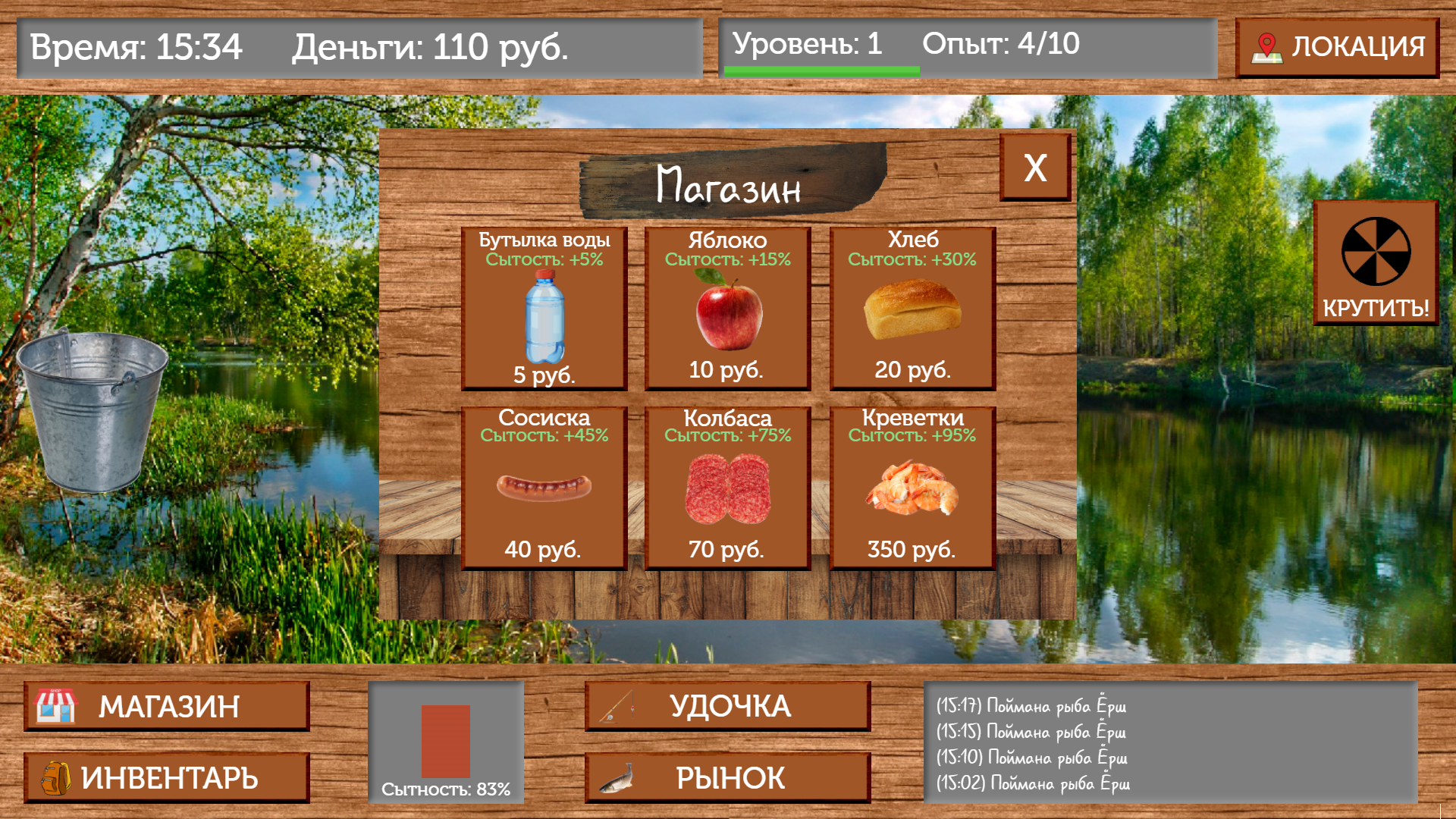Open the location map via ЛОКАЦИЯ icon

[x=1266, y=45]
